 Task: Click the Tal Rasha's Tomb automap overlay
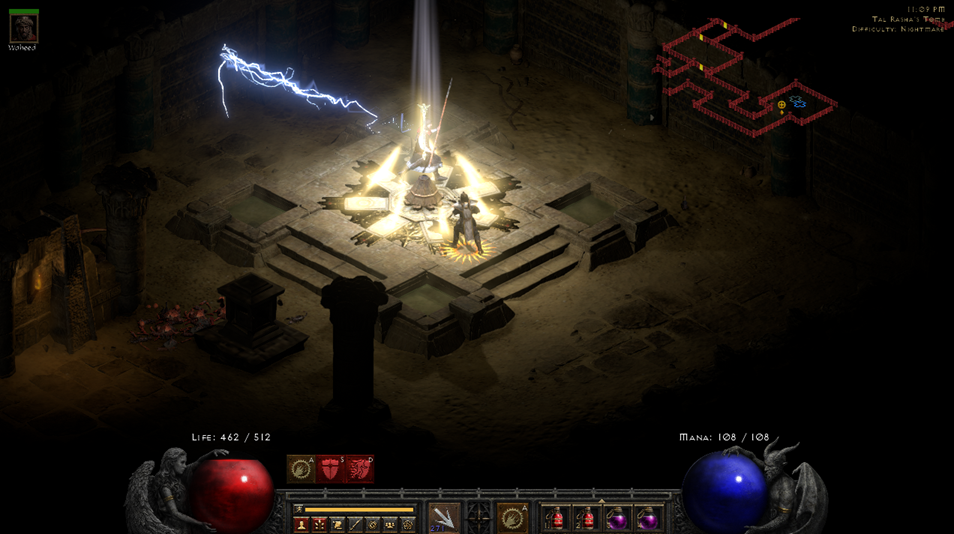click(745, 75)
